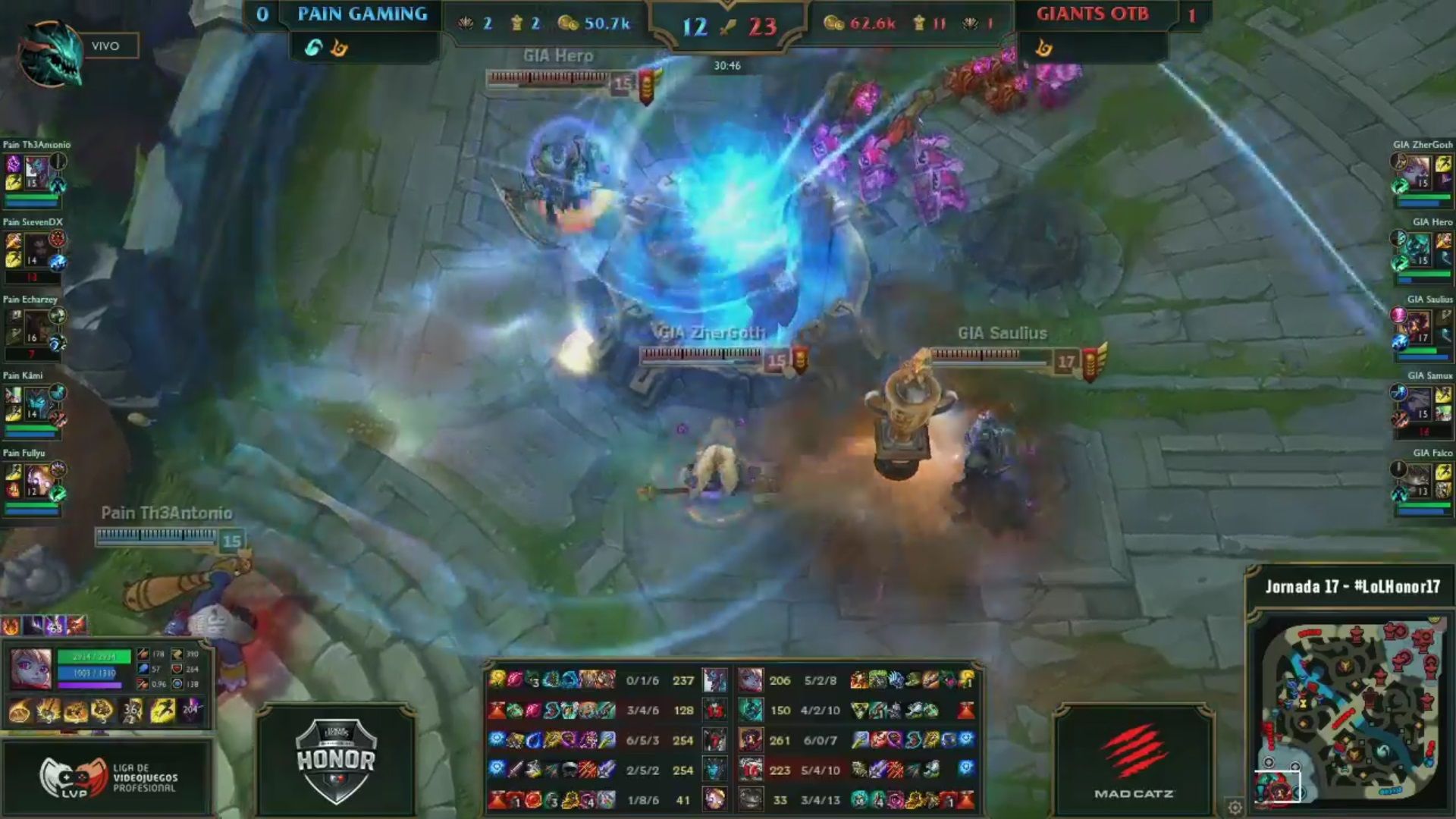Focus on GIA Hero's player frame
The height and width of the screenshot is (819, 1456).
[1420, 252]
